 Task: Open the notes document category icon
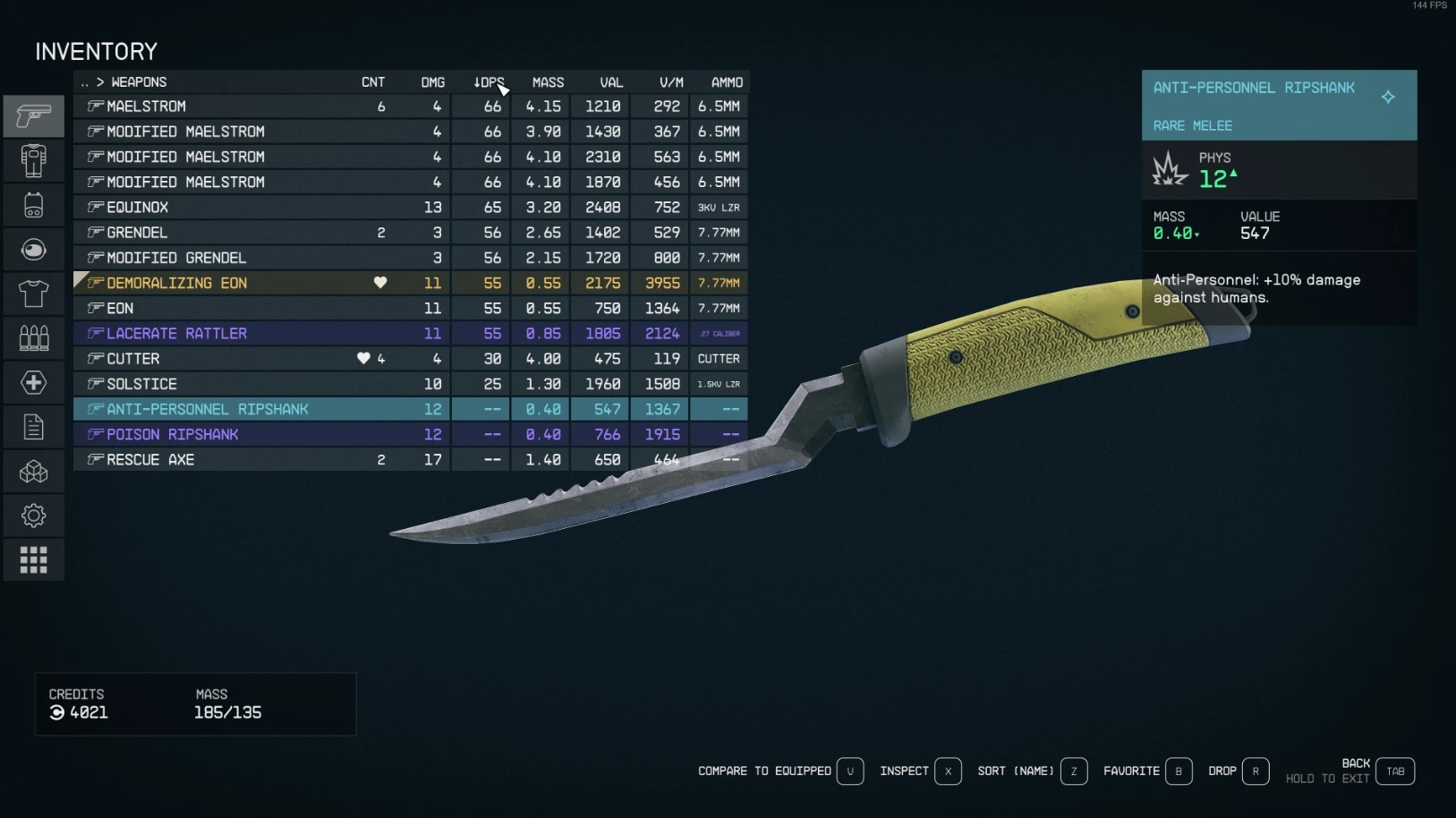[33, 426]
